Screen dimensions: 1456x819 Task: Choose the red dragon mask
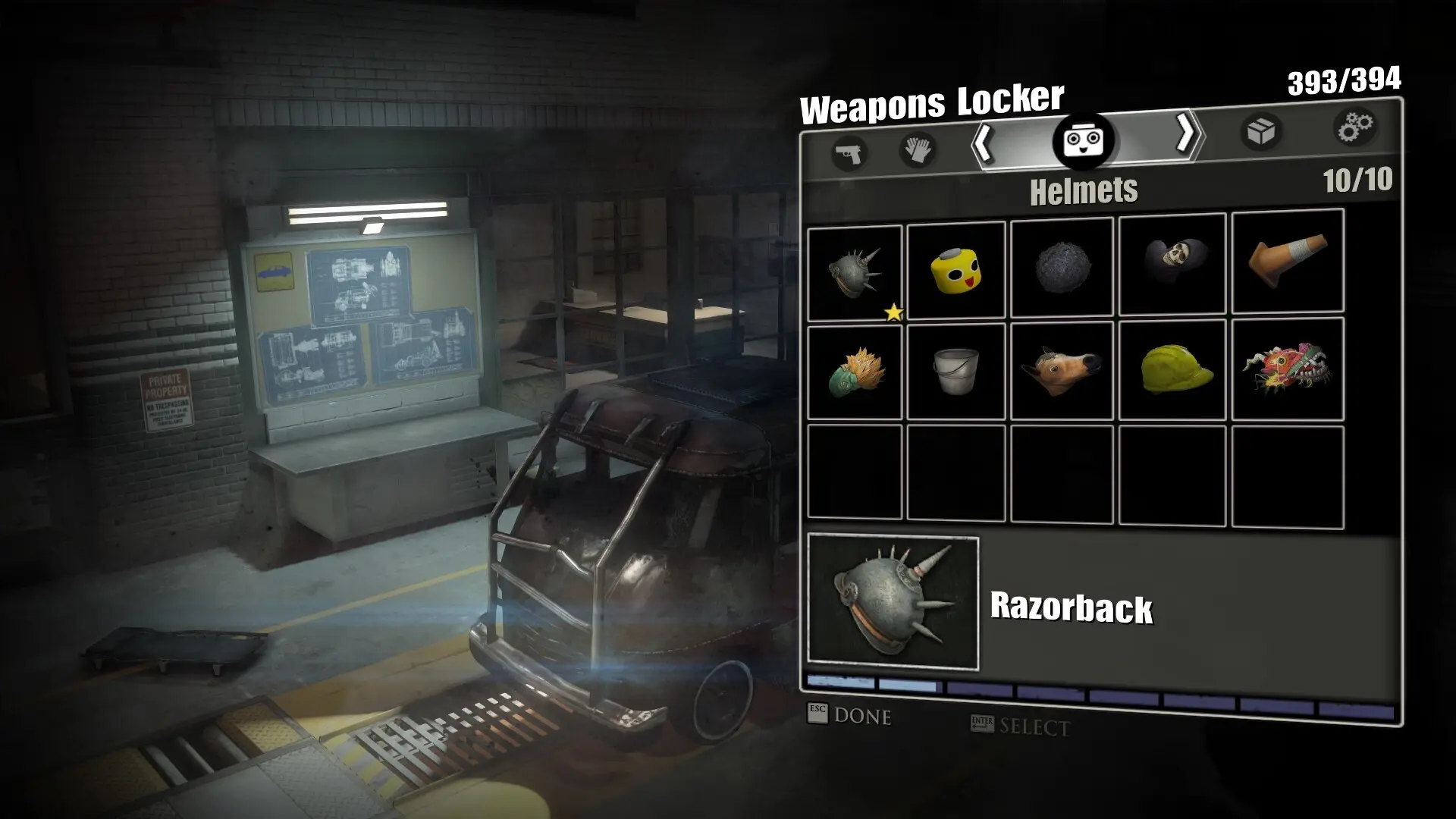[x=1287, y=369]
